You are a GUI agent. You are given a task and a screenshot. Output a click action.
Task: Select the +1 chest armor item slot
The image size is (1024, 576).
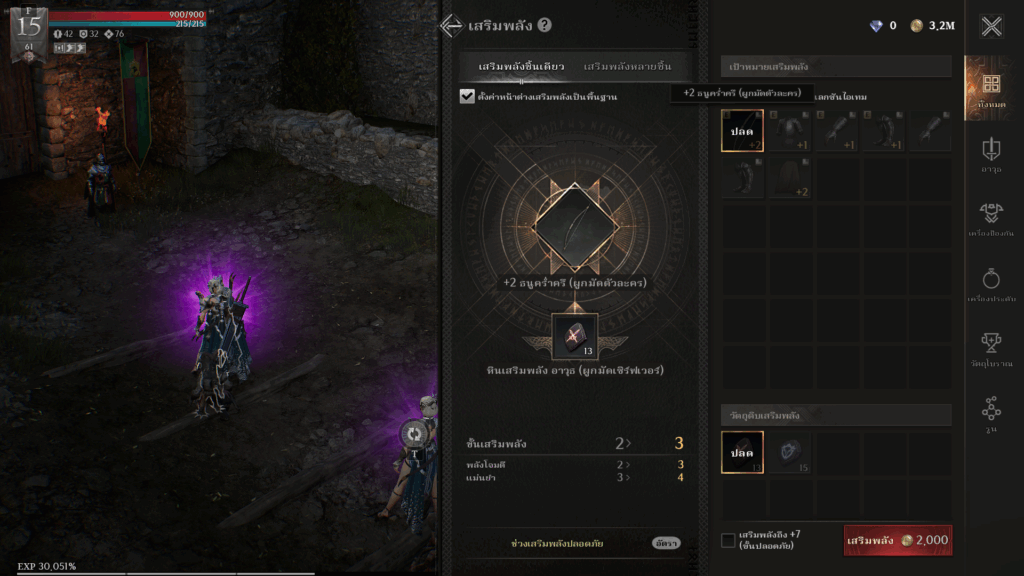pyautogui.click(x=789, y=131)
